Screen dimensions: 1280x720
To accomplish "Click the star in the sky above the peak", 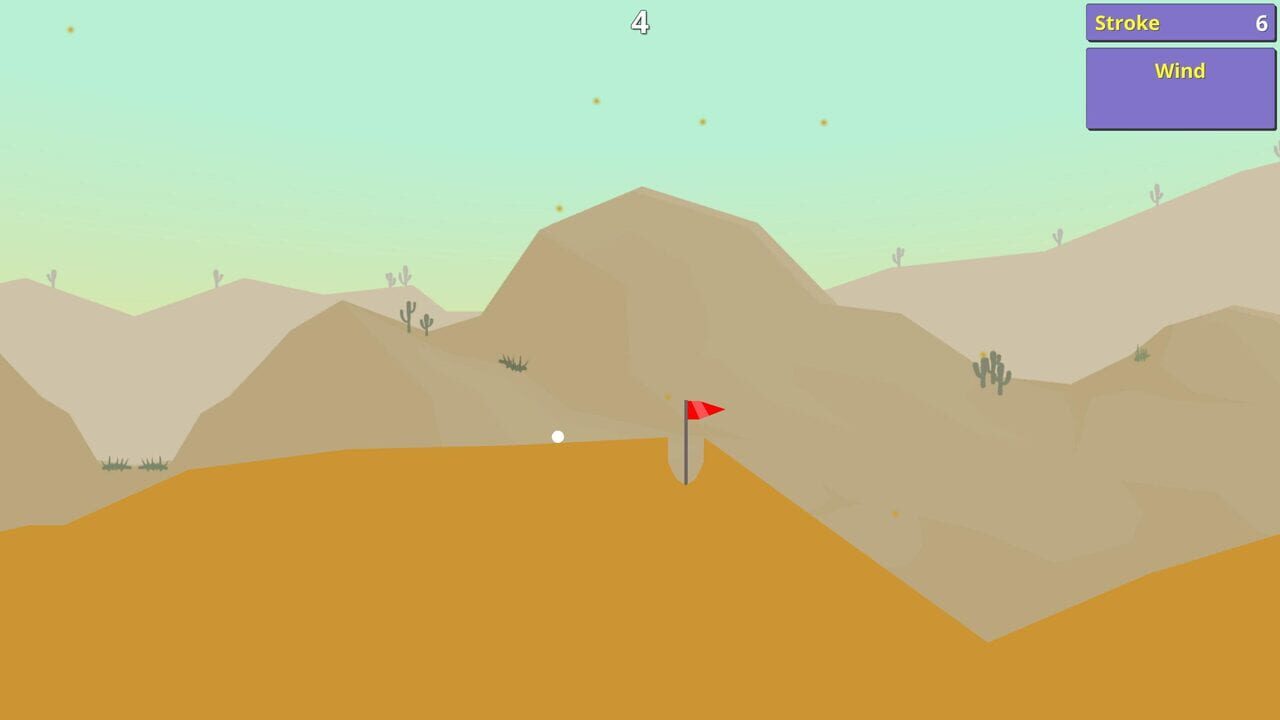I will [x=597, y=100].
